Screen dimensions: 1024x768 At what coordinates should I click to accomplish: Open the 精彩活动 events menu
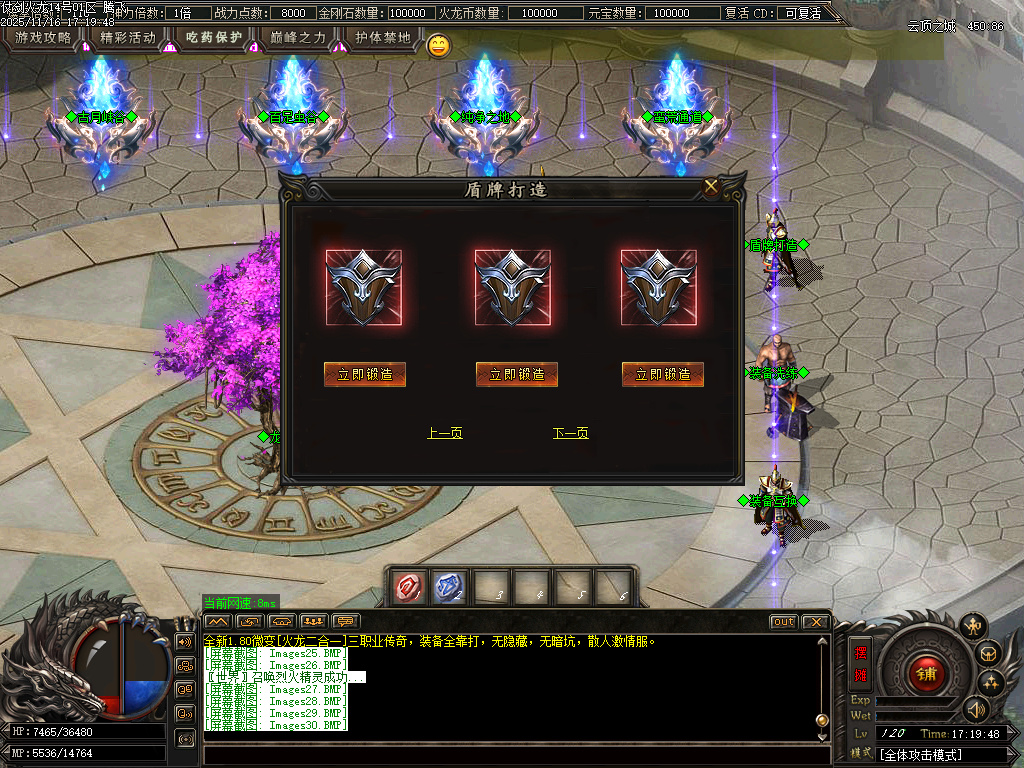click(x=128, y=38)
